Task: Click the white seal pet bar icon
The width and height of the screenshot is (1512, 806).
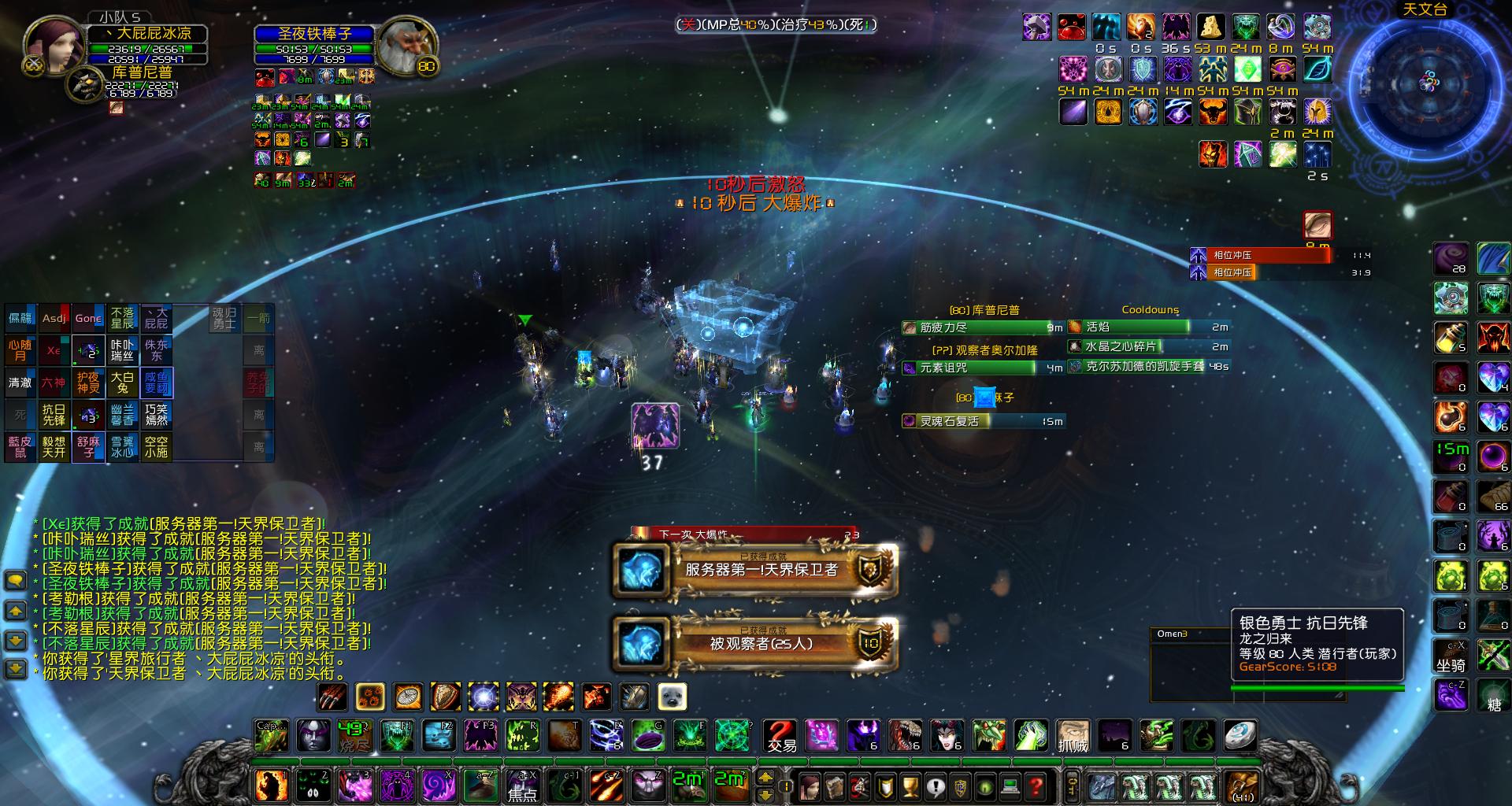Action: [673, 697]
